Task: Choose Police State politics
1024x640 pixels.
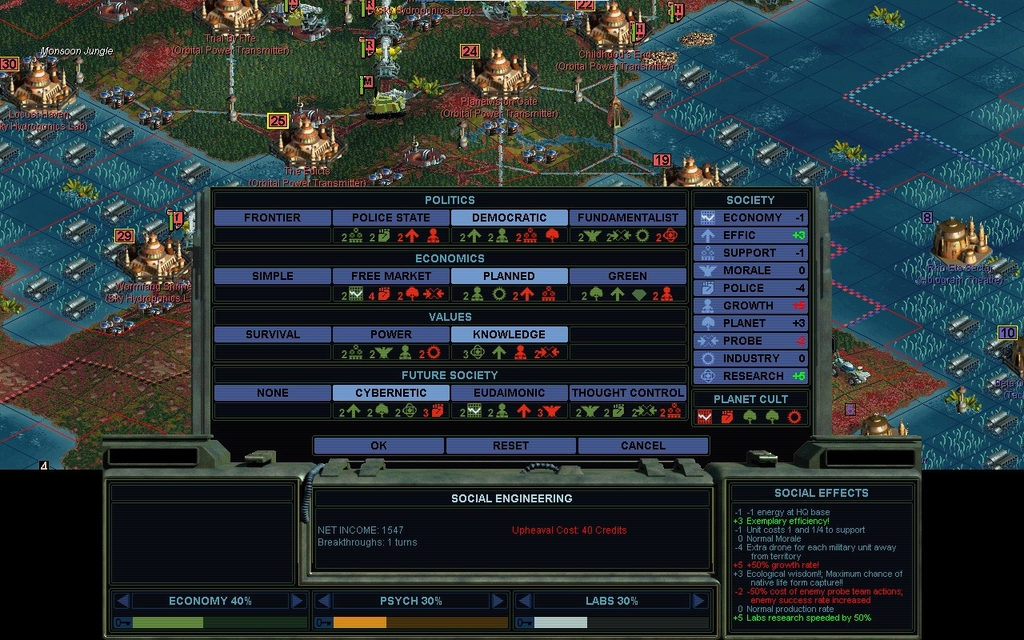Action: [390, 218]
